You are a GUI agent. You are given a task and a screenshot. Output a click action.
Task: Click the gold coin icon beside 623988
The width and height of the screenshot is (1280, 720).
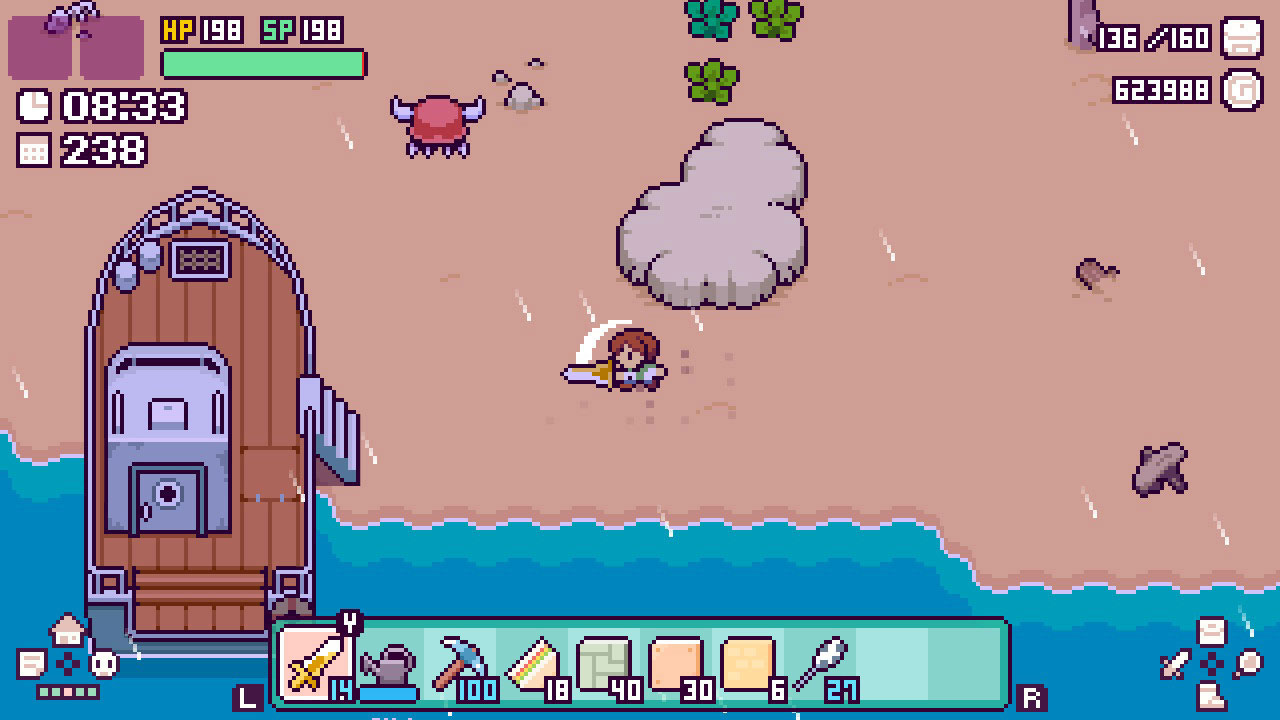coord(1243,89)
